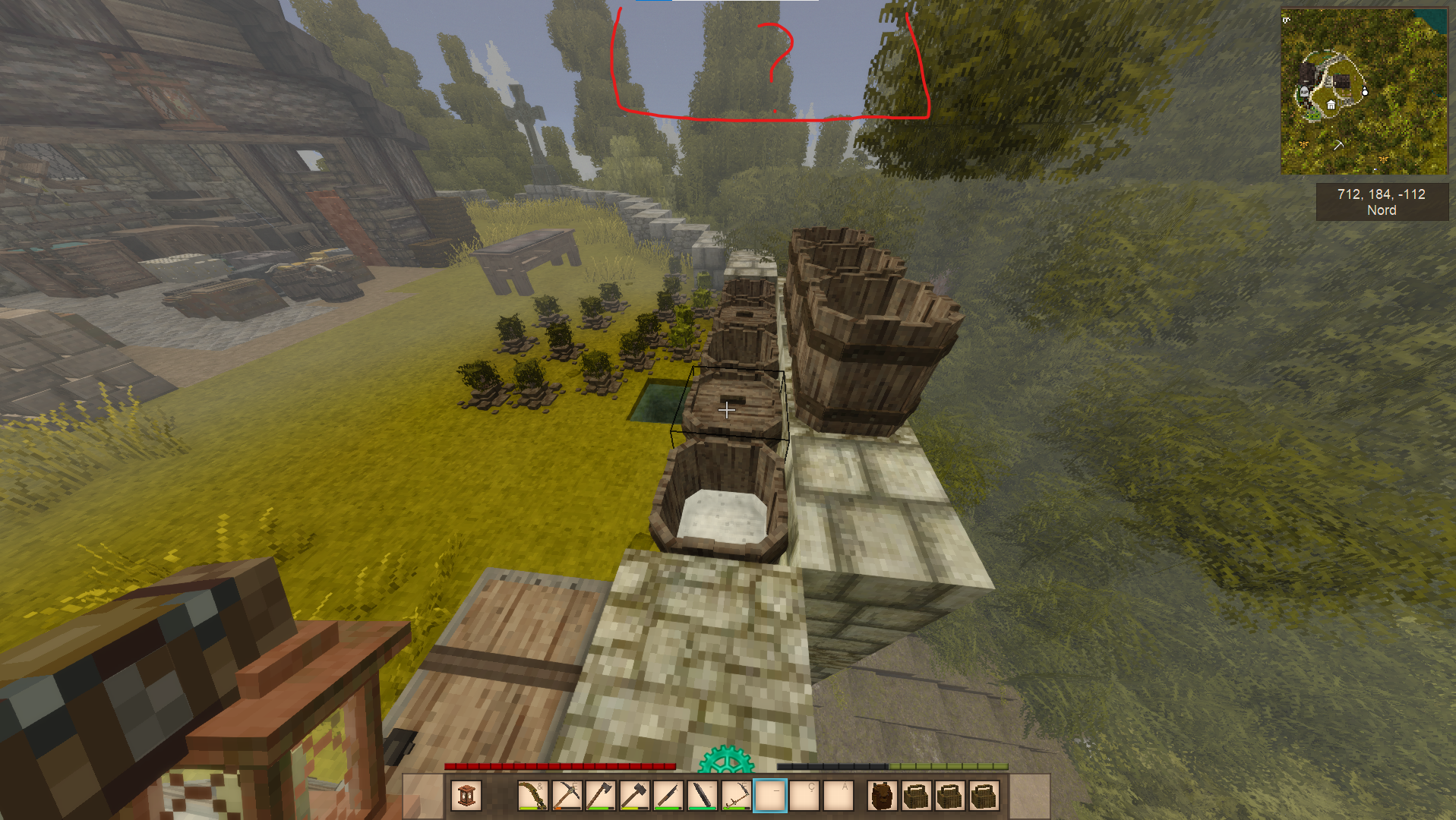This screenshot has height=820, width=1456.
Task: Select the home waypoint on the minimap
Action: click(1331, 105)
